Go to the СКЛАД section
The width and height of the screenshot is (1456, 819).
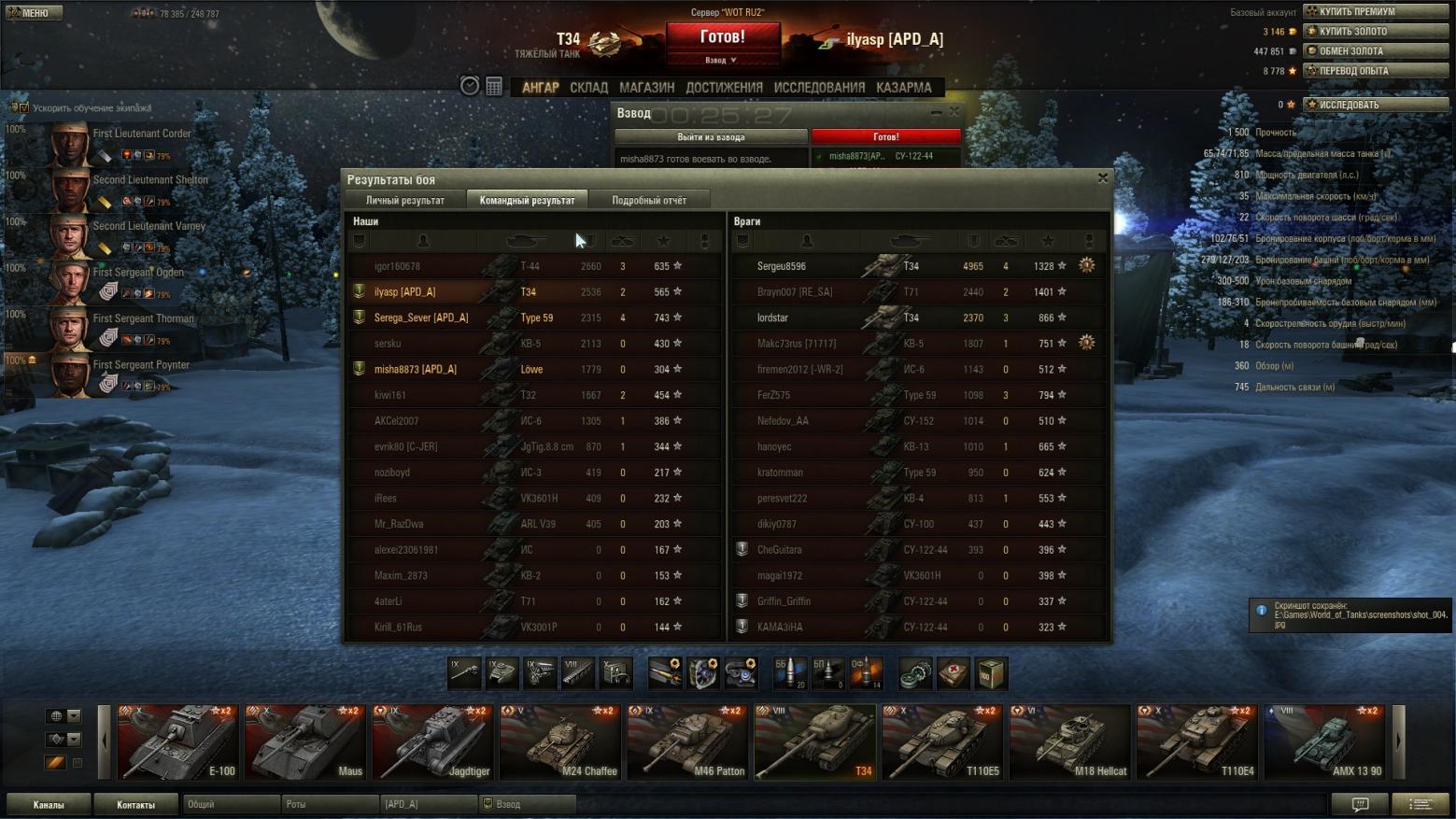pyautogui.click(x=588, y=88)
